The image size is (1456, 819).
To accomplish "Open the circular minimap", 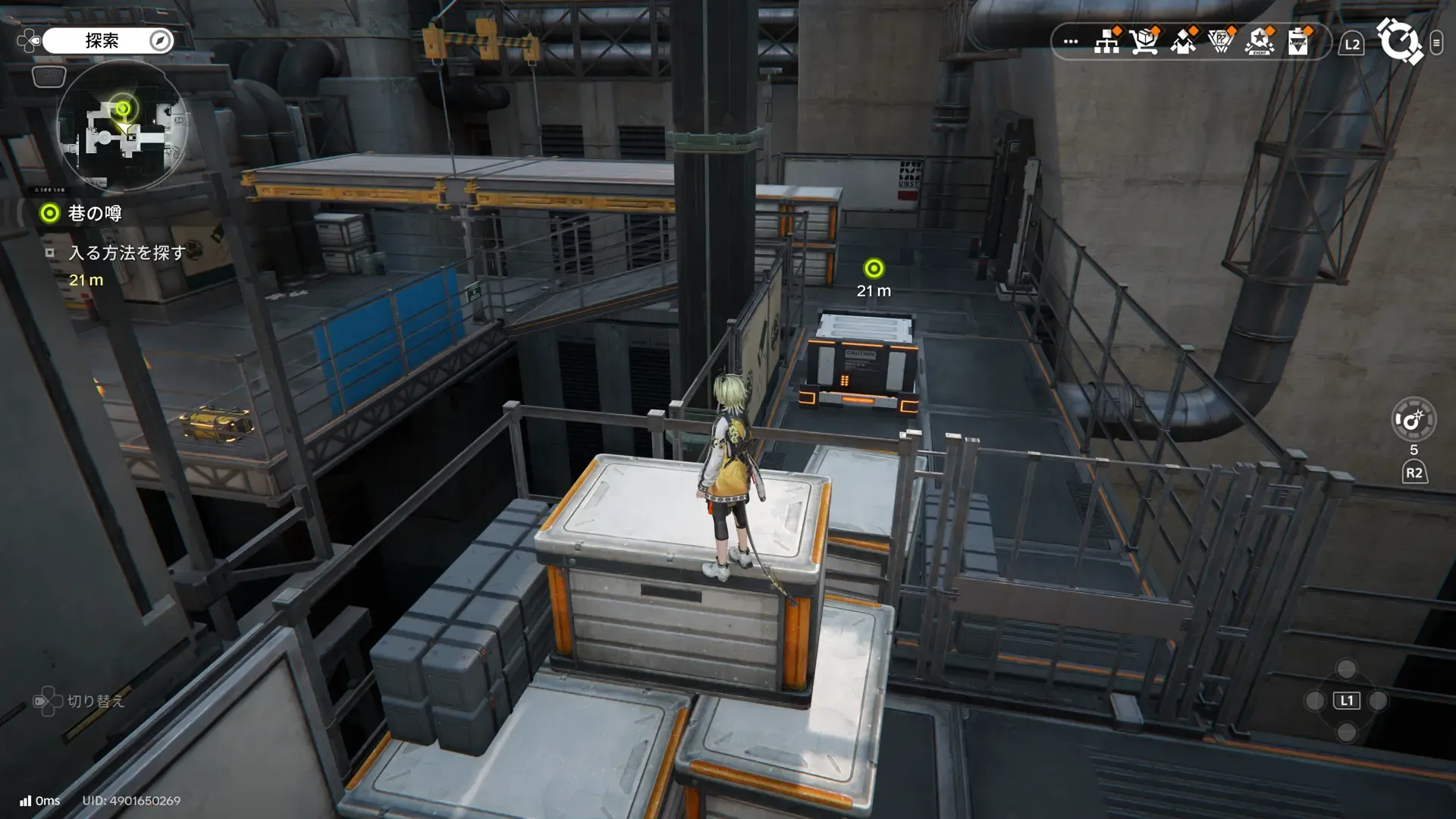I will click(121, 126).
